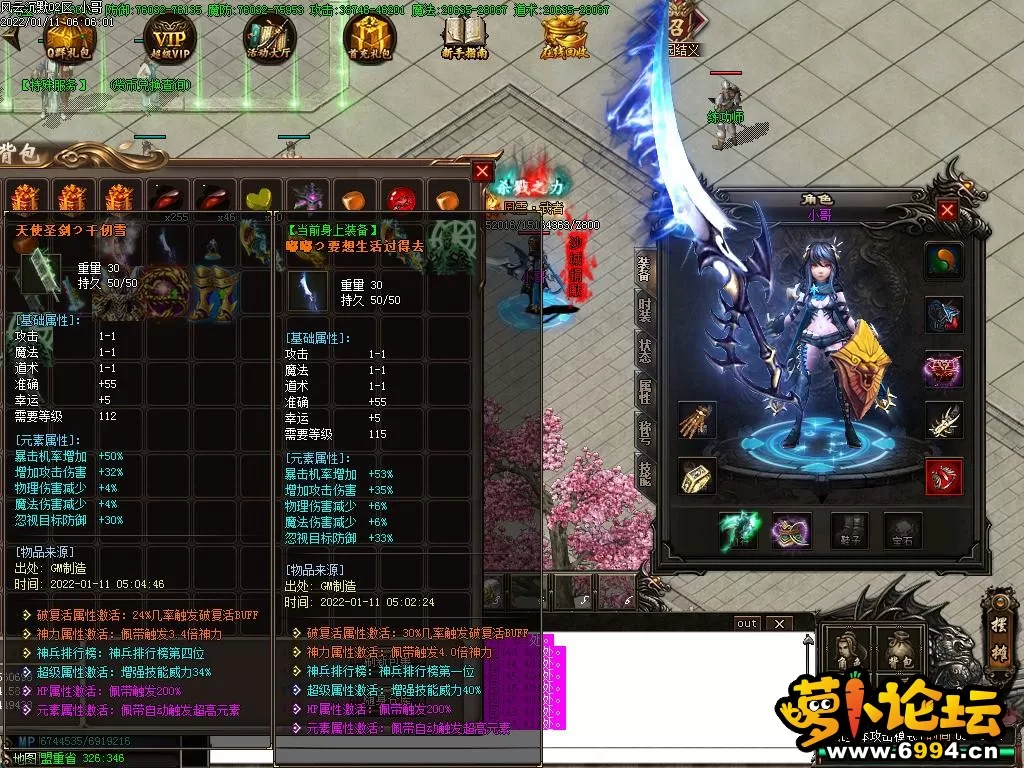Image resolution: width=1024 pixels, height=768 pixels.
Task: Switch to the 称号 title tab
Action: click(645, 432)
